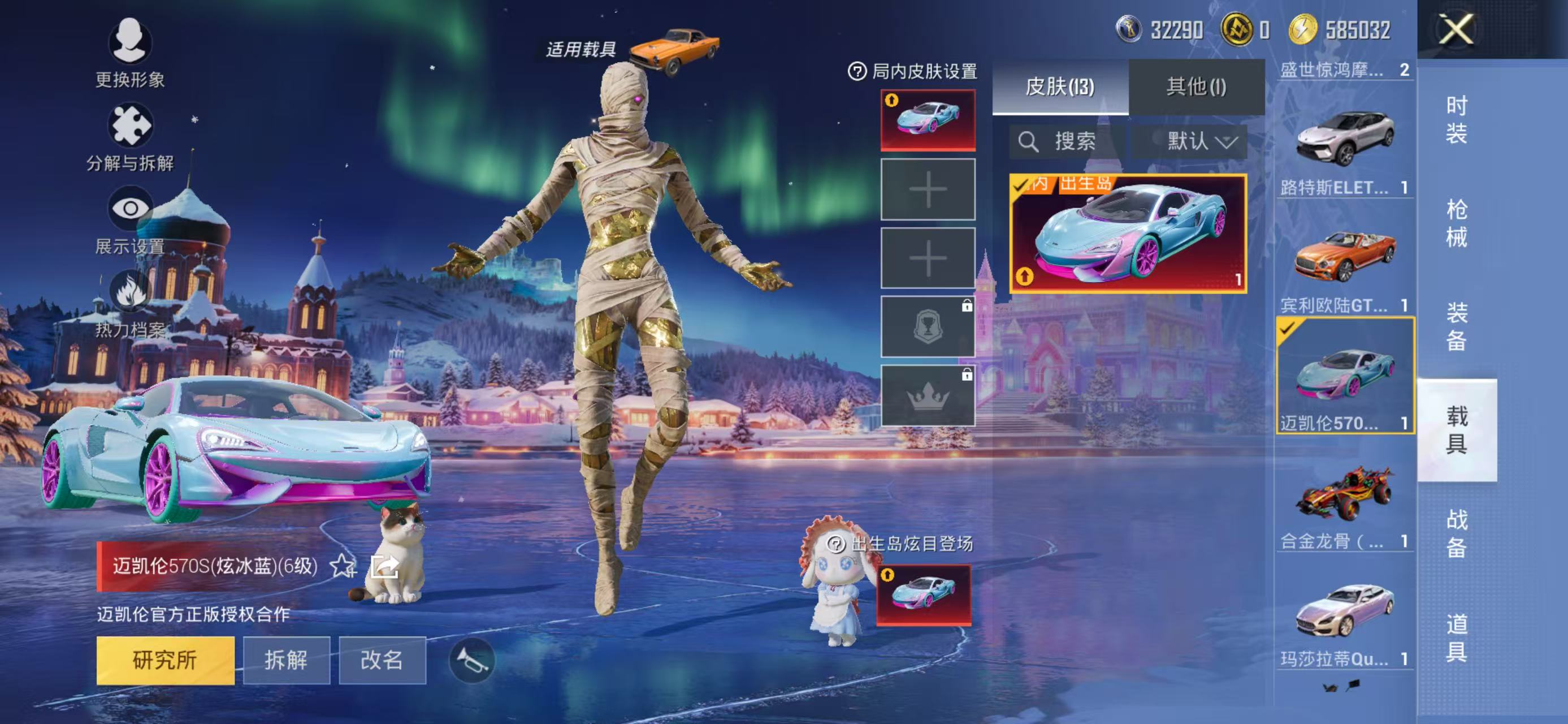Open 展示设置 display settings eye icon
1568x724 pixels.
[x=129, y=209]
